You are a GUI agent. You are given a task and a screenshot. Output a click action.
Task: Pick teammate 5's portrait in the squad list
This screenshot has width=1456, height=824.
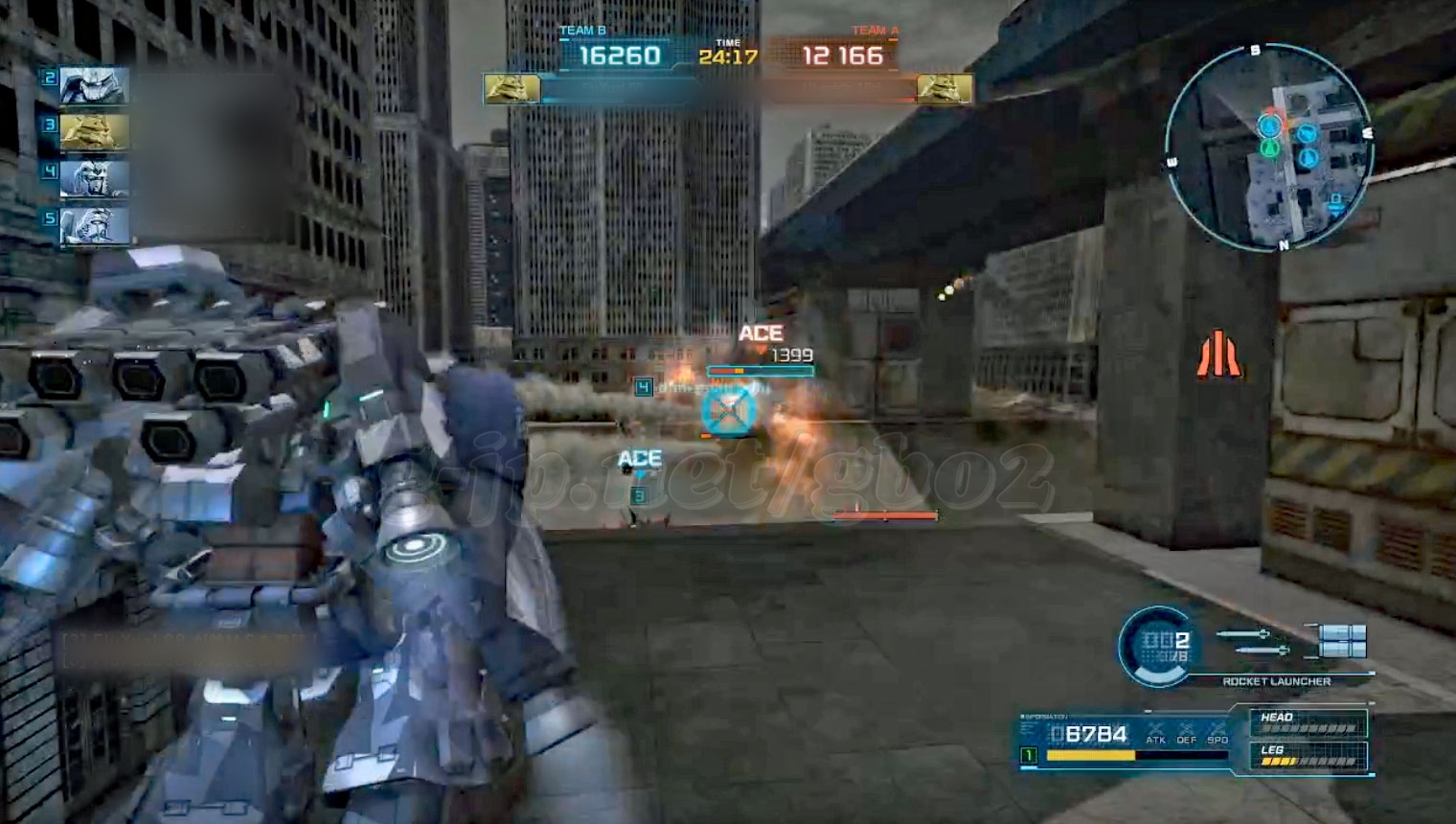pyautogui.click(x=94, y=226)
